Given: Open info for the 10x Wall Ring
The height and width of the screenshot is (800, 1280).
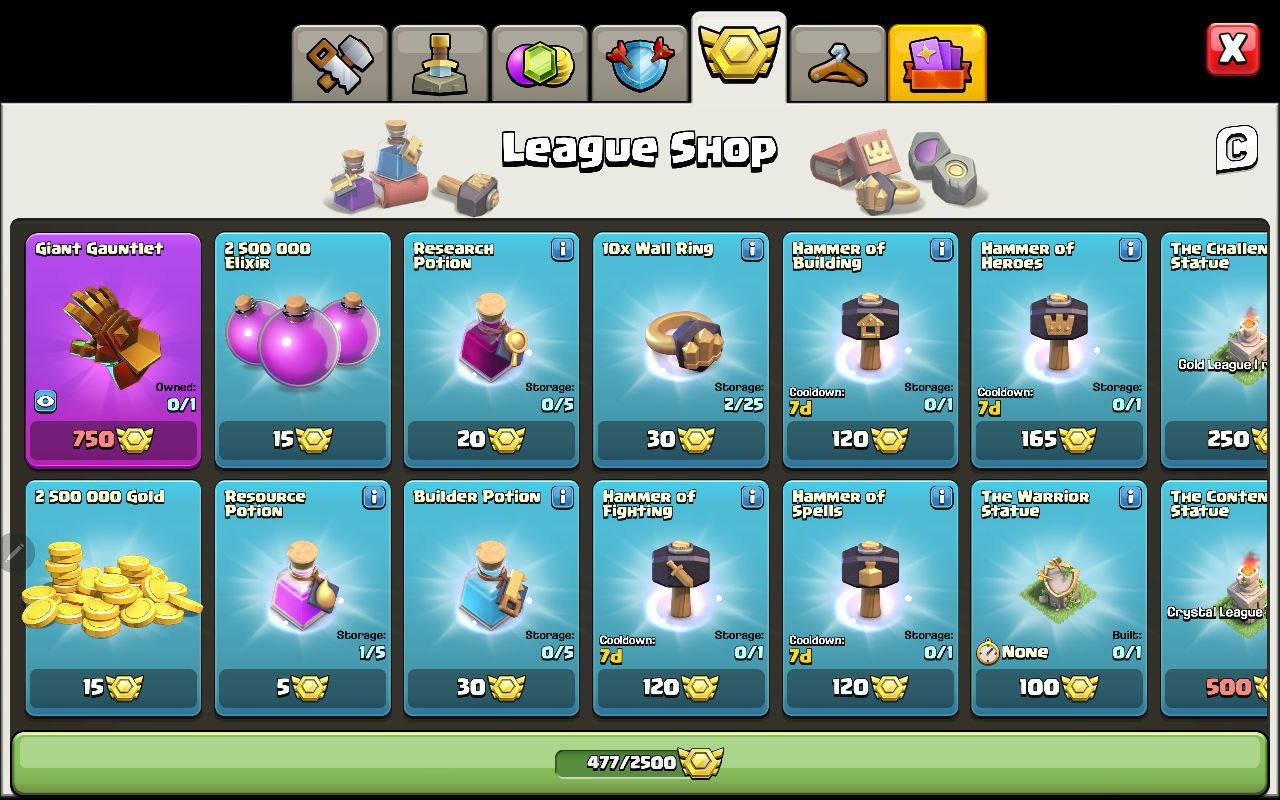Looking at the screenshot, I should [x=751, y=250].
